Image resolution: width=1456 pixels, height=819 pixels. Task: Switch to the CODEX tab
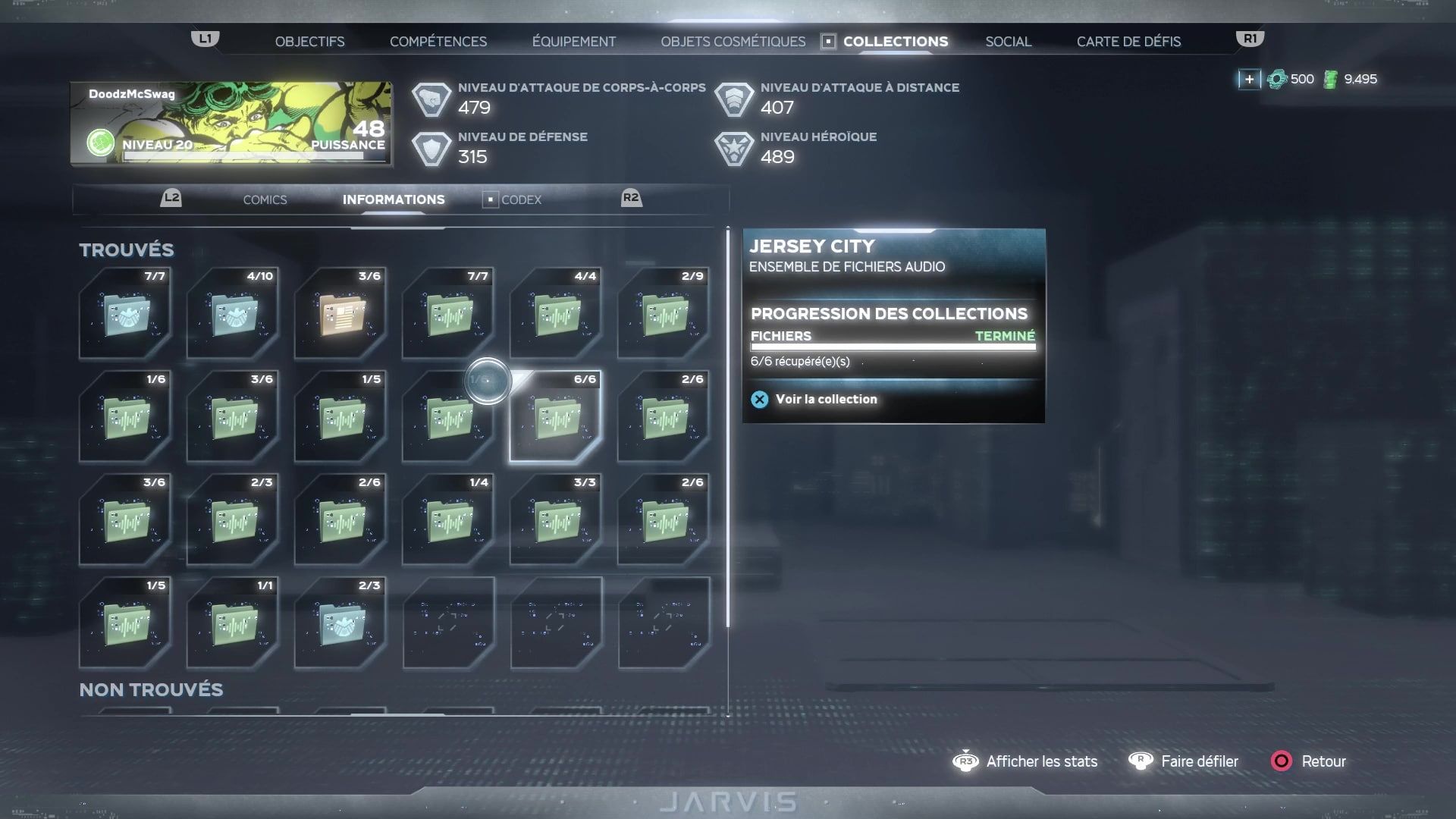[522, 199]
